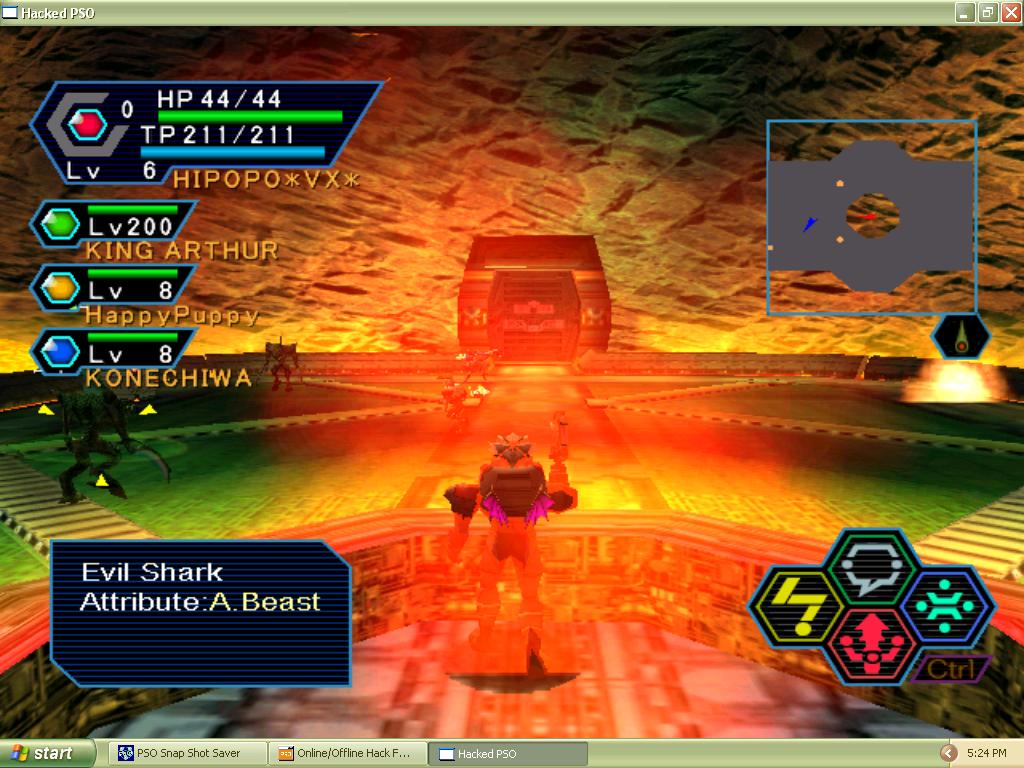Image resolution: width=1024 pixels, height=768 pixels.
Task: Click the compass icon below the minimap
Action: coord(961,337)
